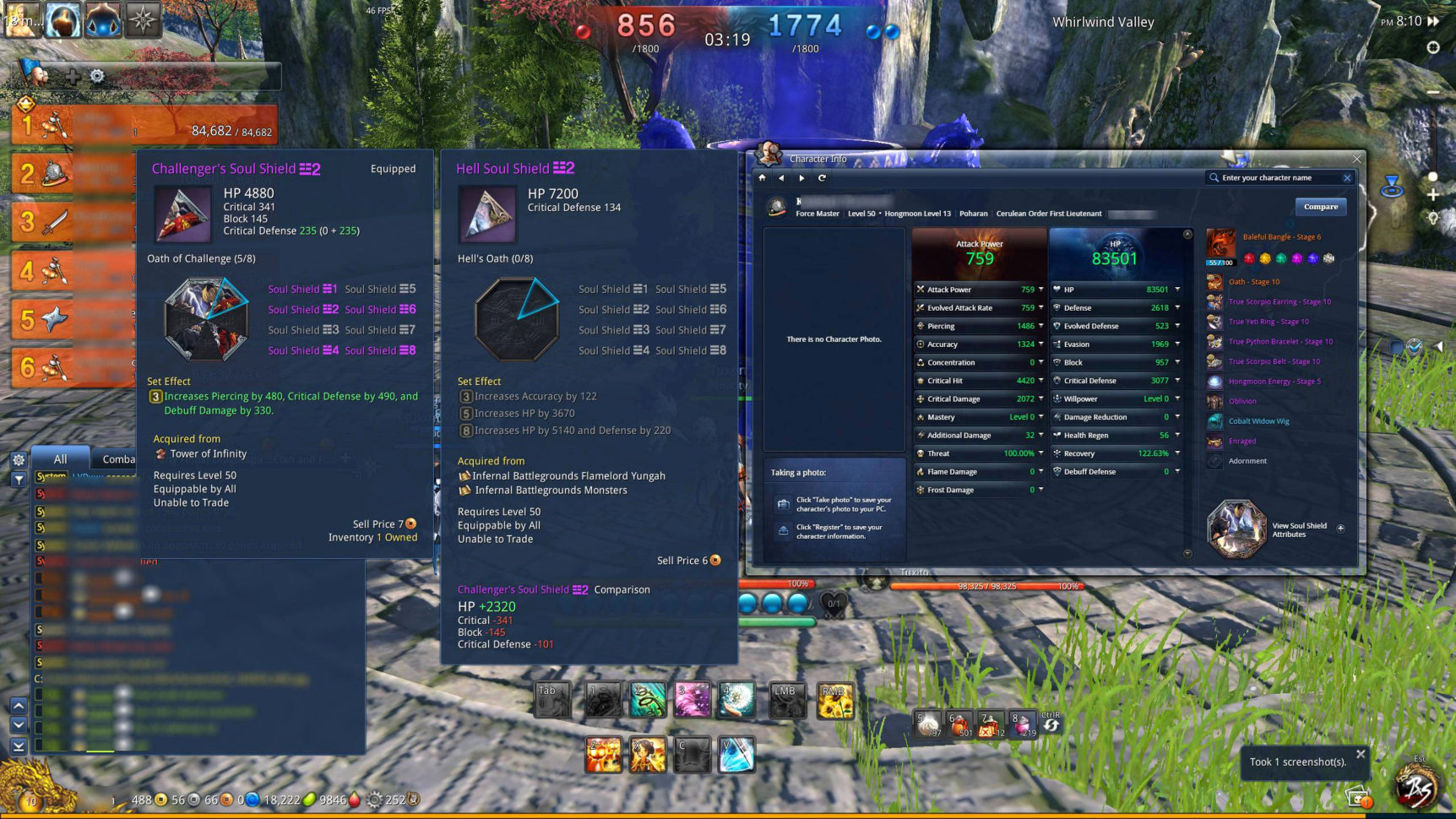Viewport: 1456px width, 819px height.
Task: Go to Character Info home page
Action: (762, 178)
